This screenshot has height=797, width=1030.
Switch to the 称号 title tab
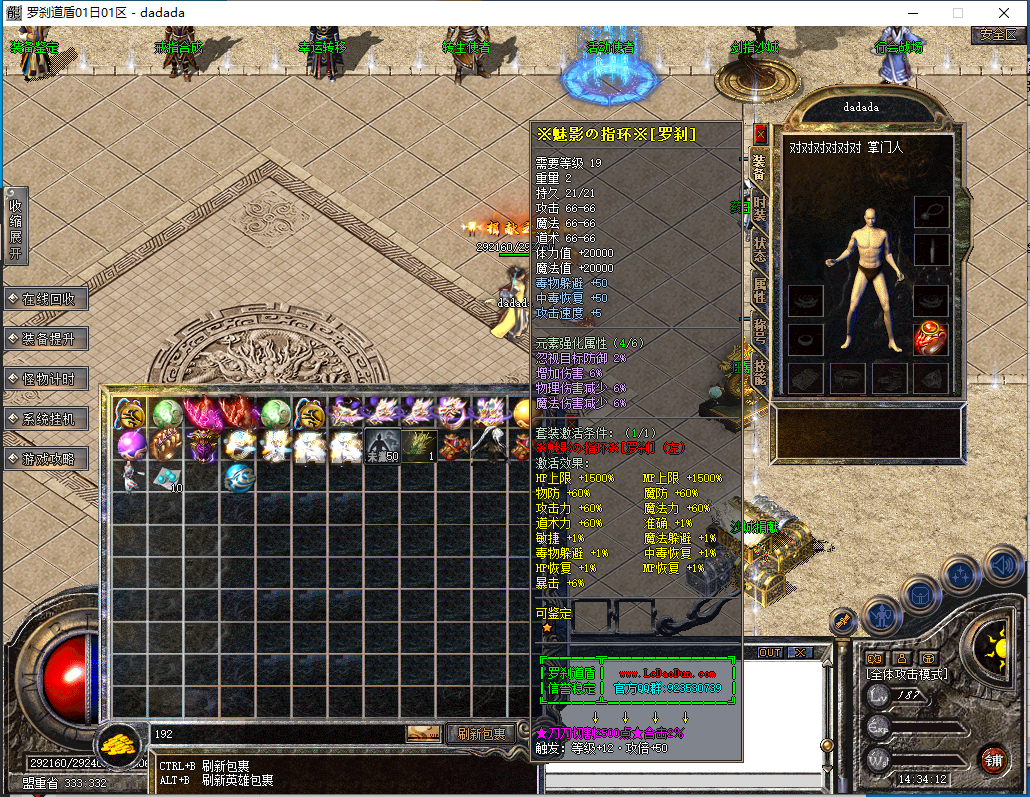[760, 332]
